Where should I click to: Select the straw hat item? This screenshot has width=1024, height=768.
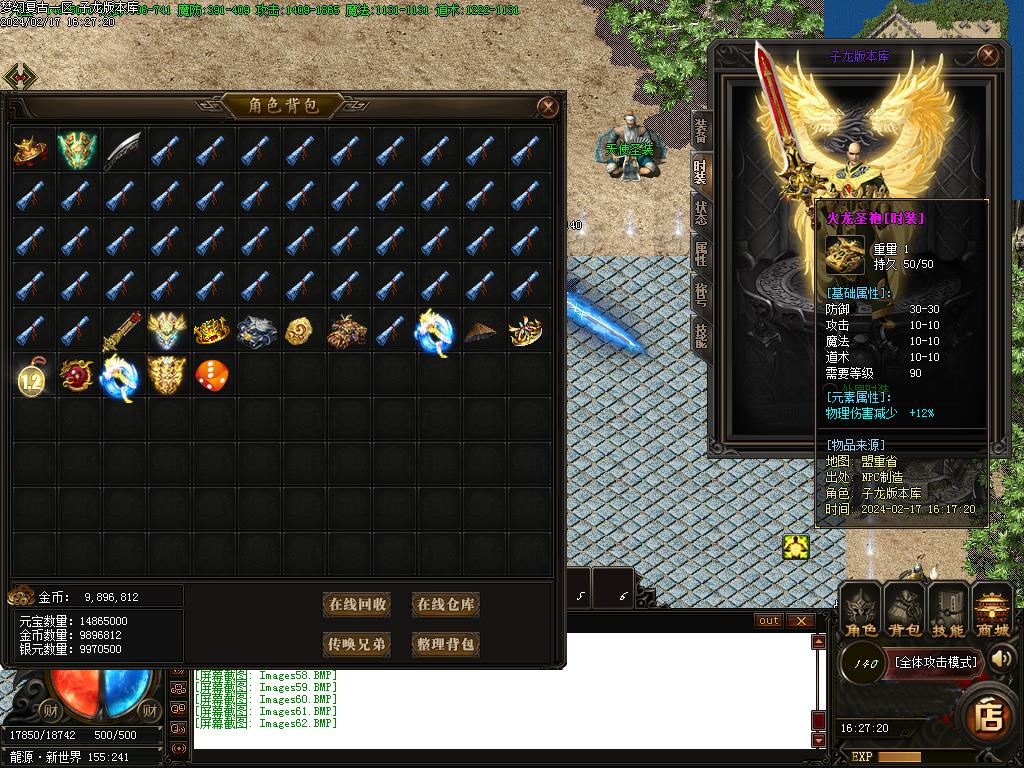coord(481,330)
